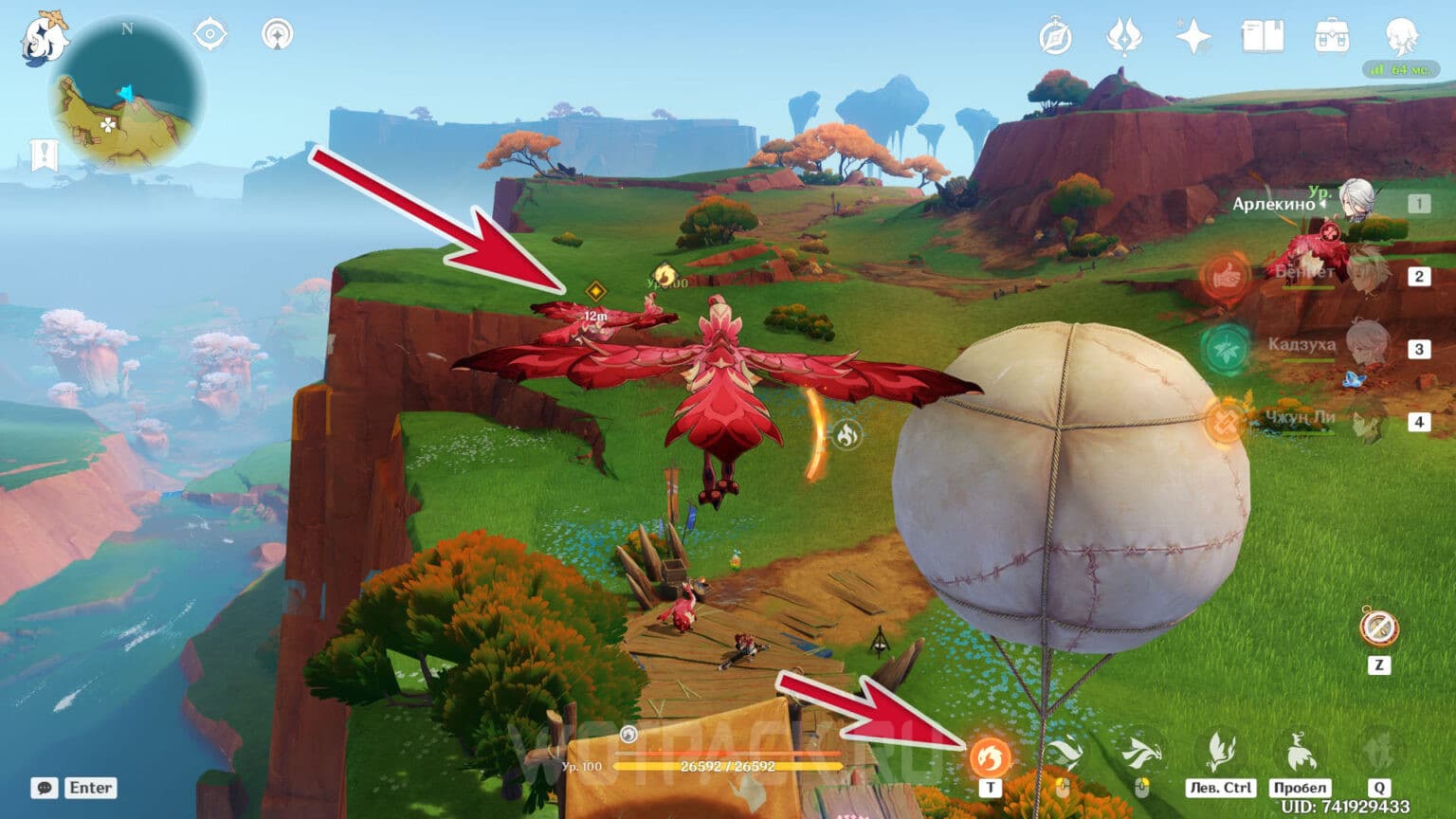
Task: Trigger the dash icon labeled Лев. Ctrl
Action: [1219, 752]
